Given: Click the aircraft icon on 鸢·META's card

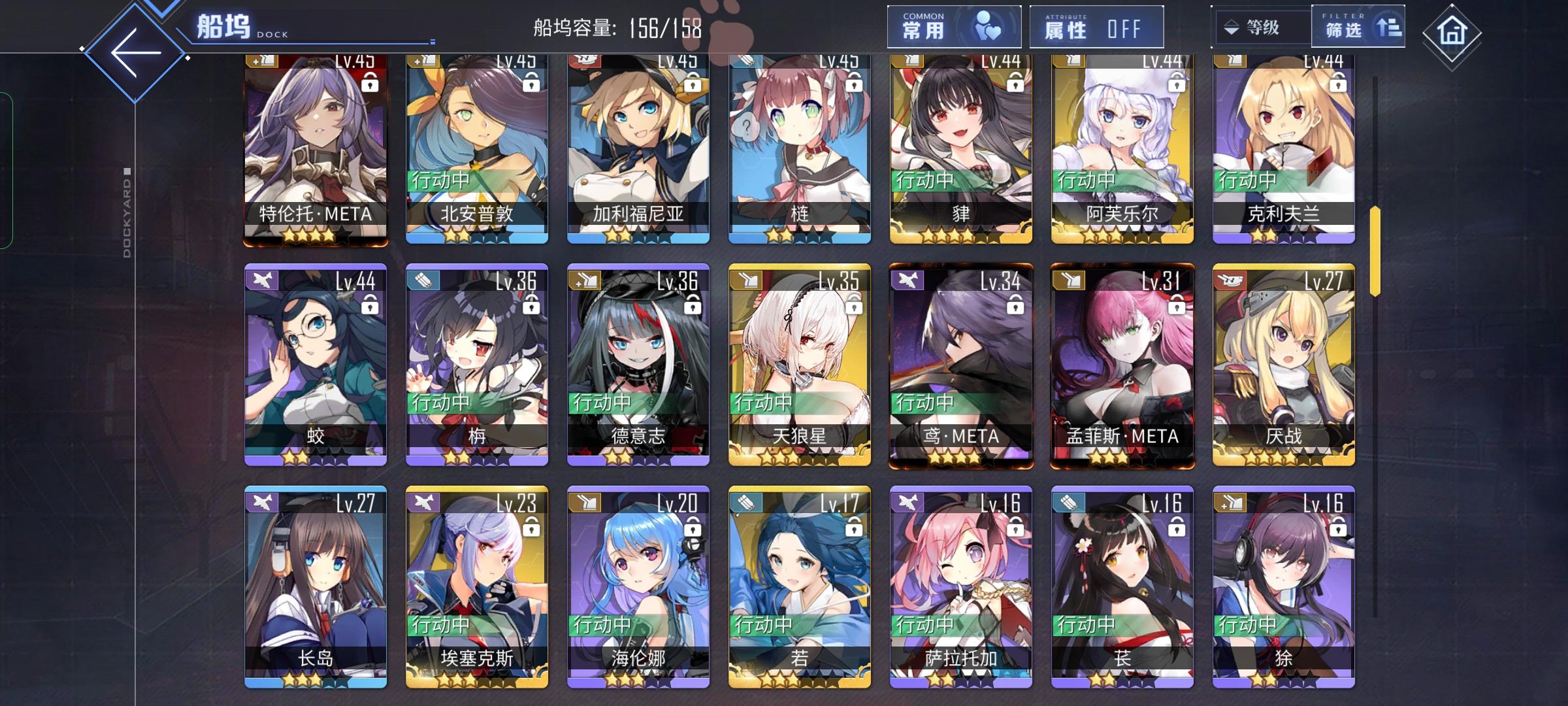Looking at the screenshot, I should click(907, 280).
